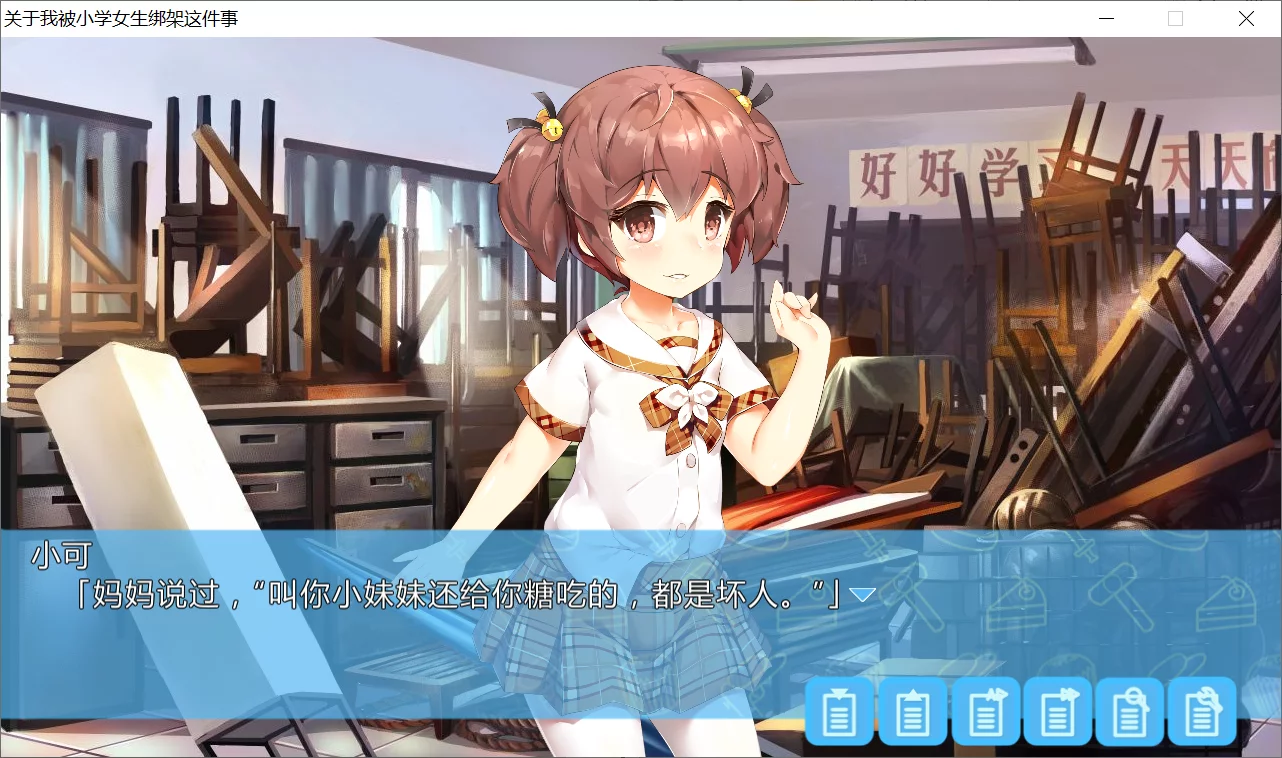Minimize the game window
This screenshot has height=758, width=1282.
(x=1105, y=18)
